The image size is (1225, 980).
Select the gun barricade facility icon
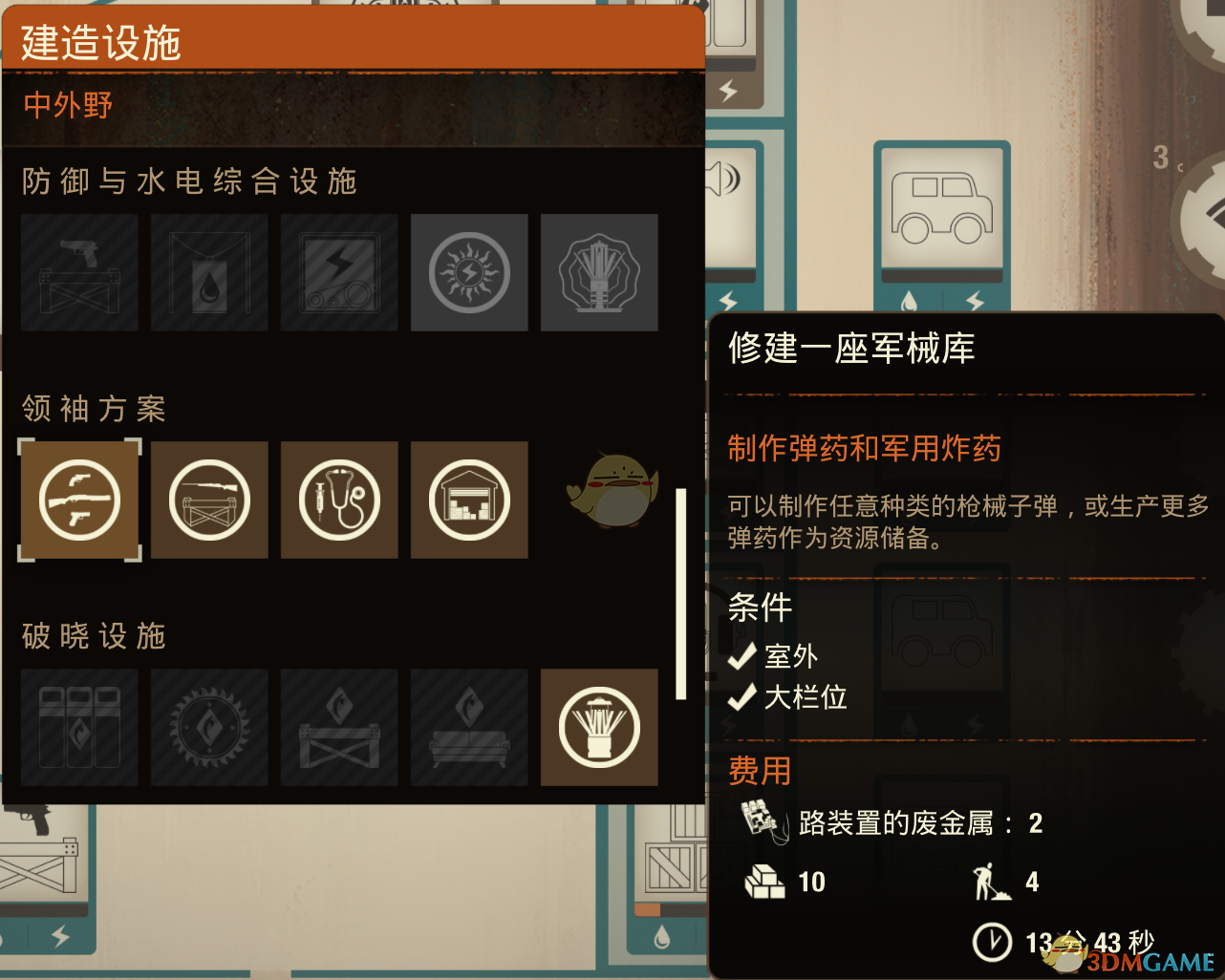pyautogui.click(x=79, y=272)
